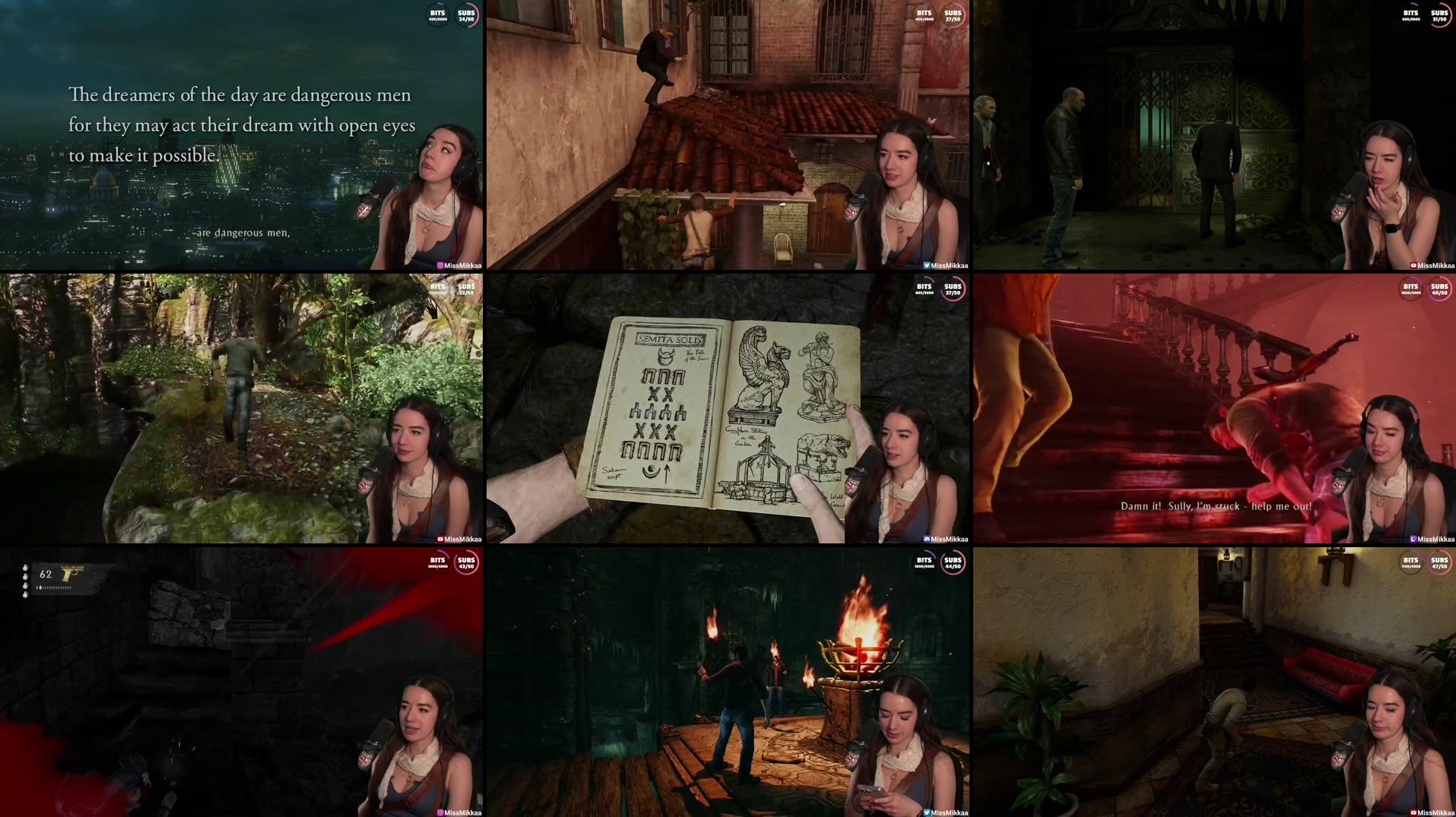Click the SUBS 24/50 counter in the quote scene
The height and width of the screenshot is (817, 1456).
pos(467,13)
